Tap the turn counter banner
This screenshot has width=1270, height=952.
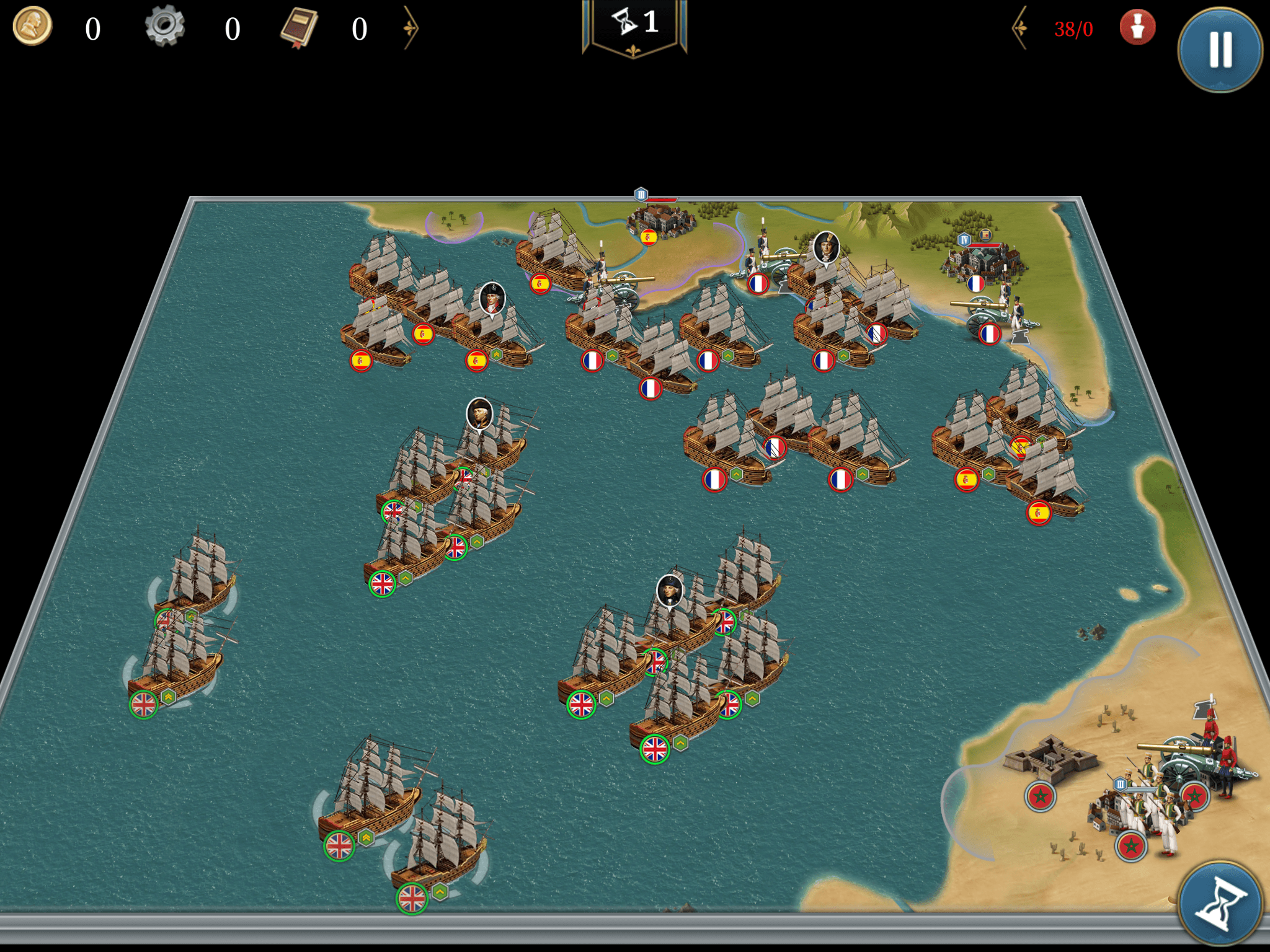tap(634, 26)
